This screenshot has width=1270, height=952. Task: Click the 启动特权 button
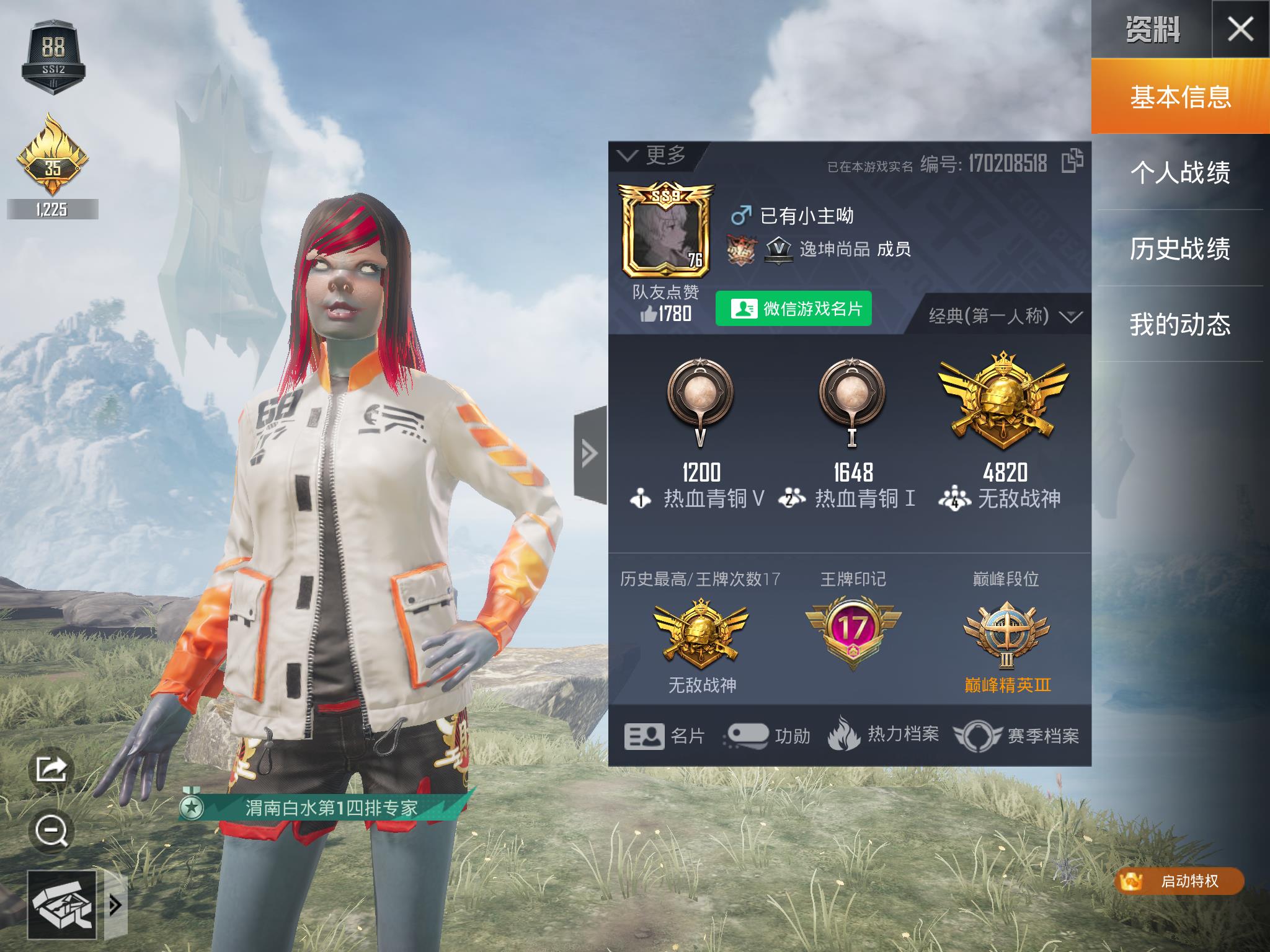click(x=1178, y=881)
